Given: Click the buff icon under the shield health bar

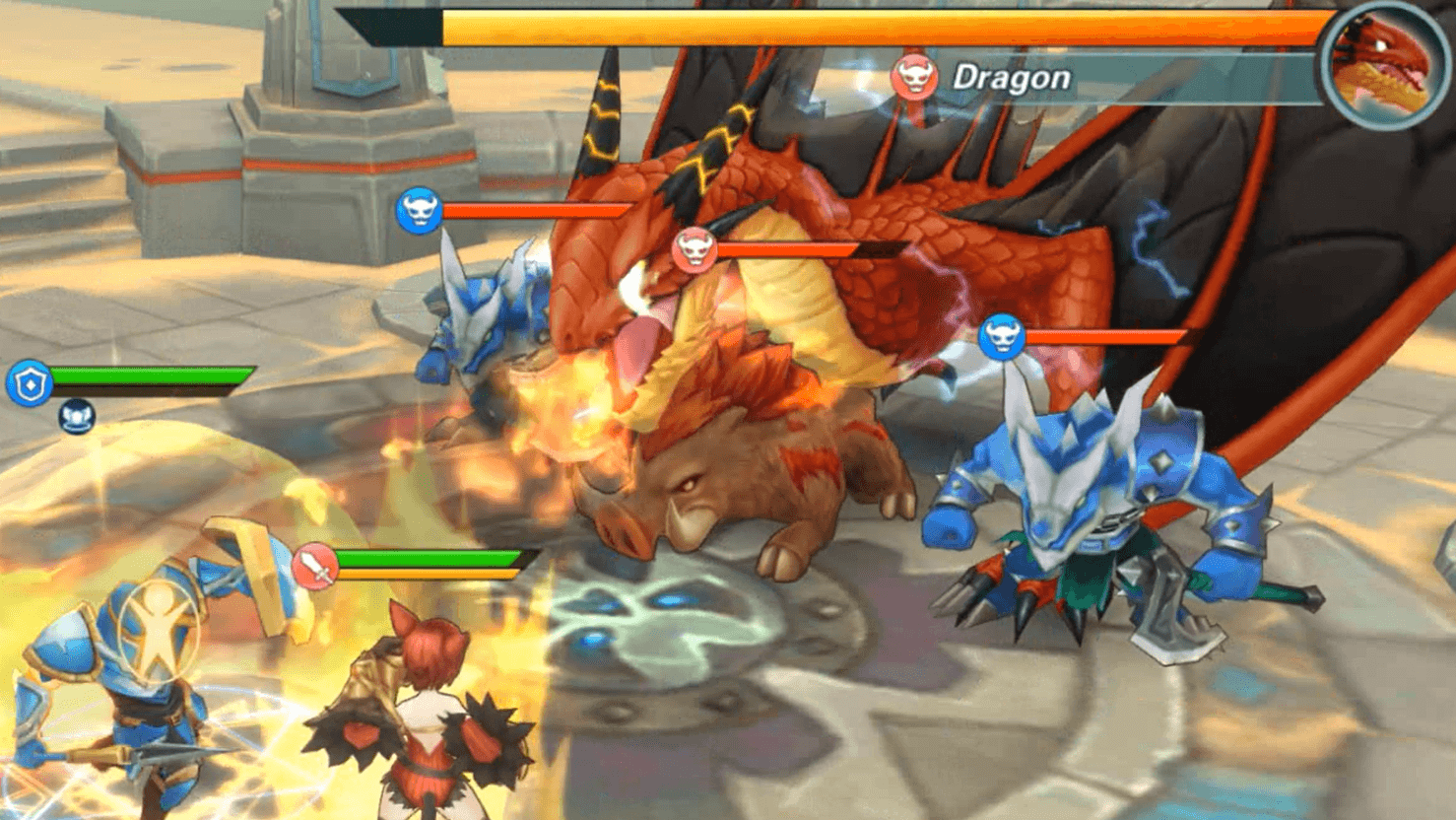Looking at the screenshot, I should click(76, 417).
